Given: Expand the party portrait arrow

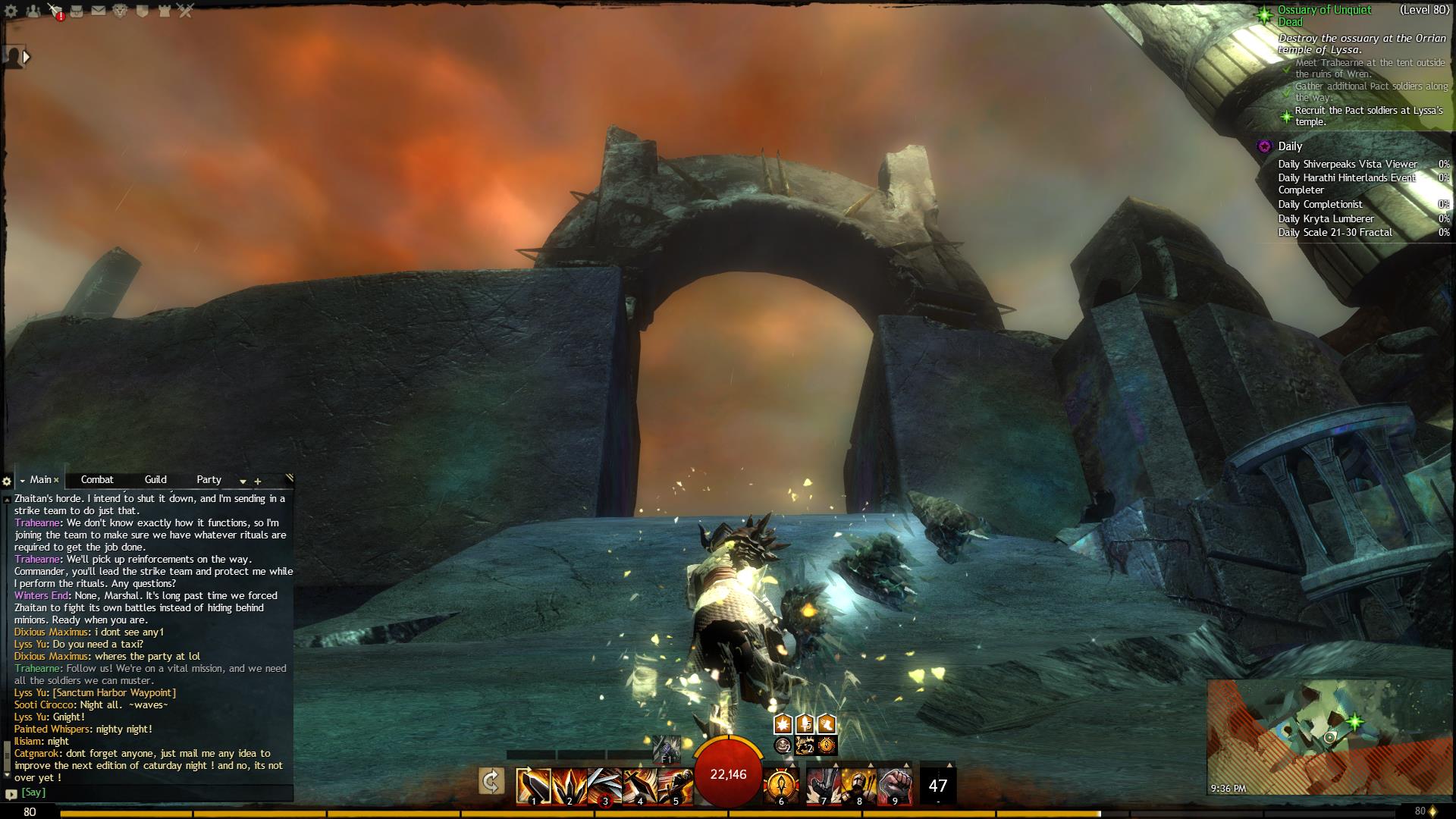Looking at the screenshot, I should coord(27,56).
